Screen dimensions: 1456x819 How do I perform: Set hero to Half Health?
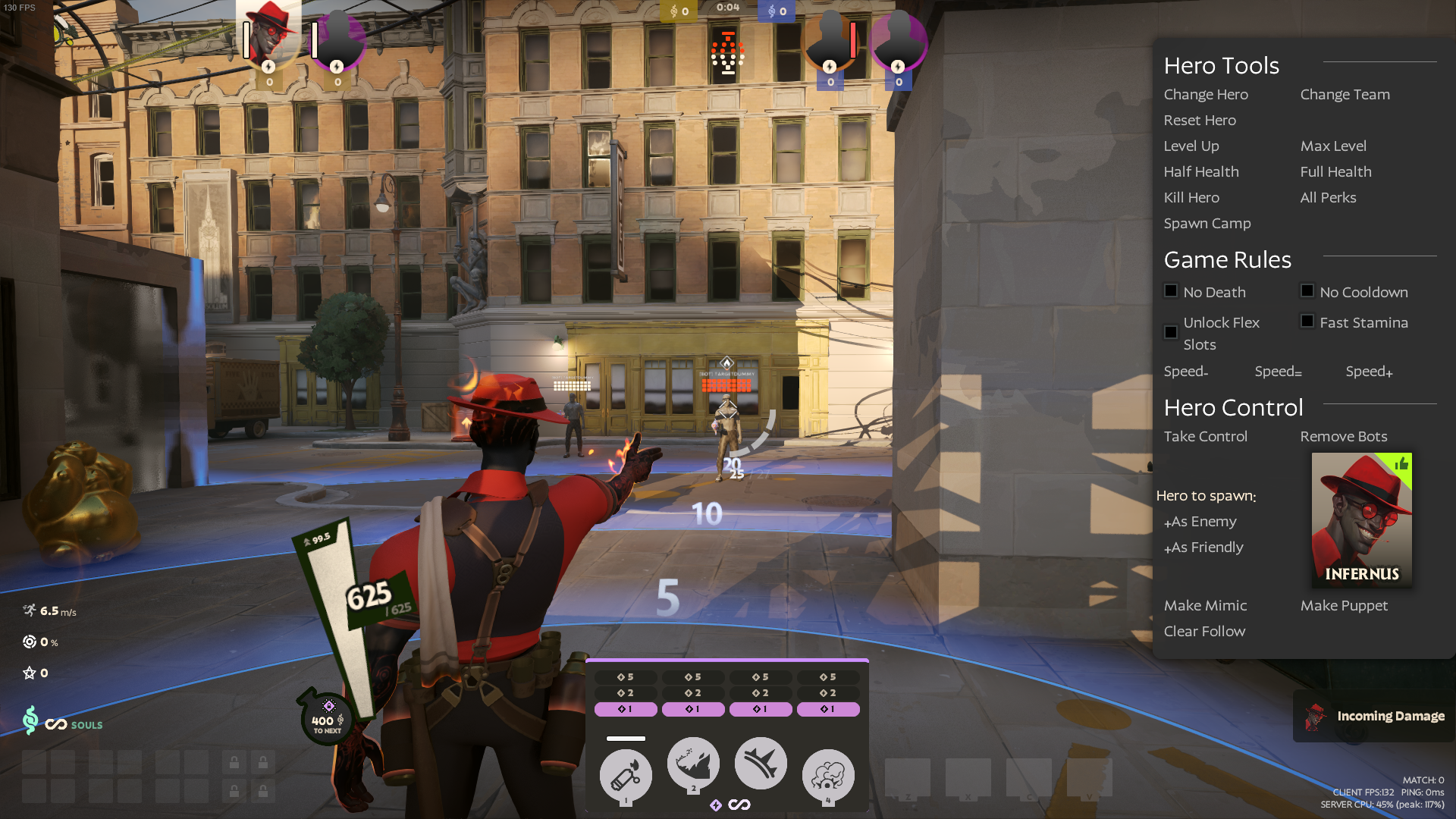coord(1201,172)
